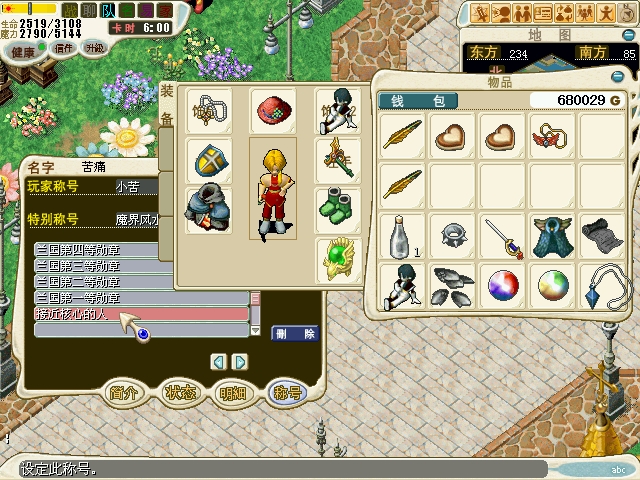Choose the 接近核心的人 title row
The height and width of the screenshot is (480, 640).
(140, 314)
